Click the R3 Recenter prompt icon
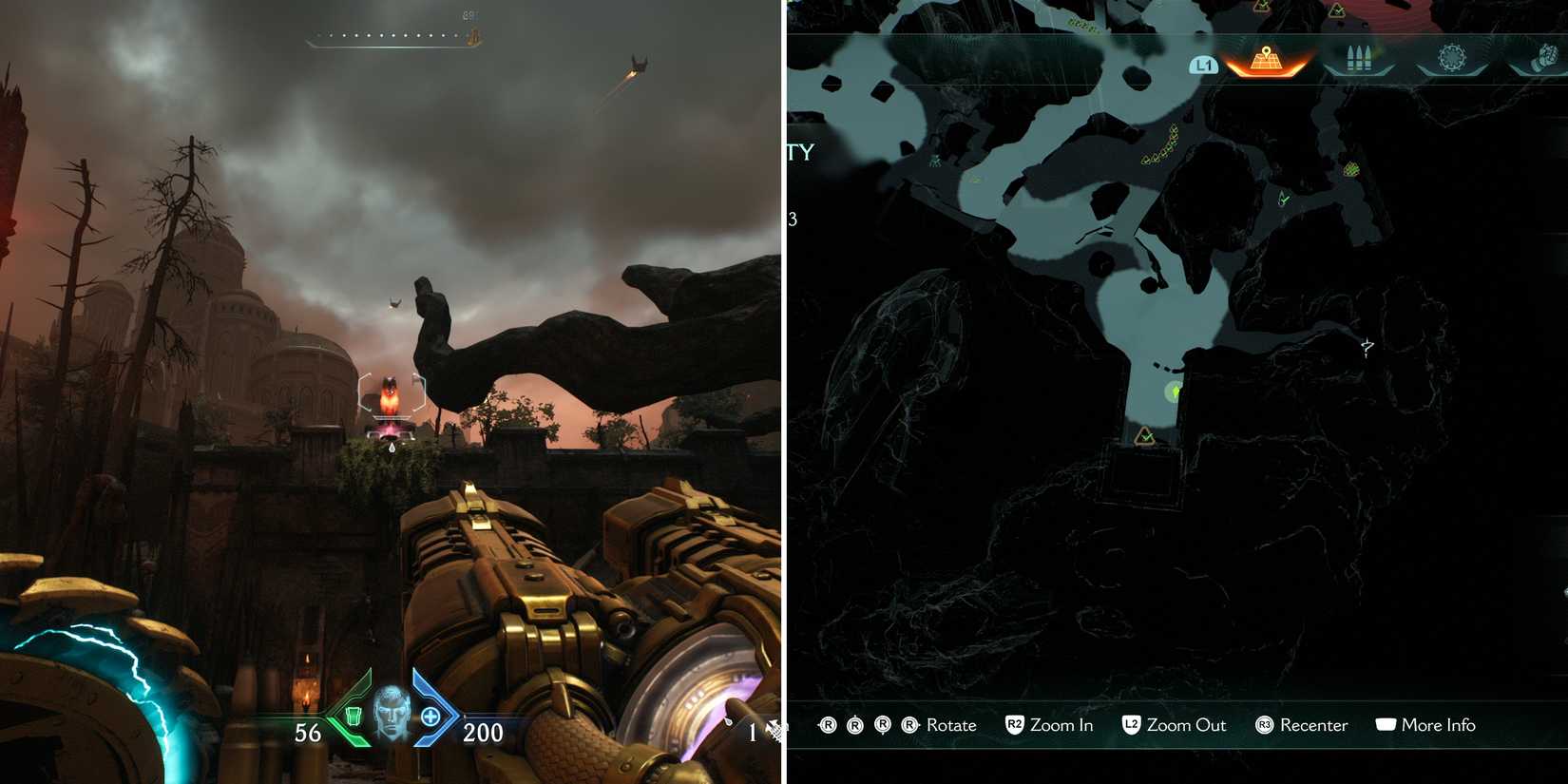Viewport: 1568px width, 784px height. pyautogui.click(x=1265, y=725)
